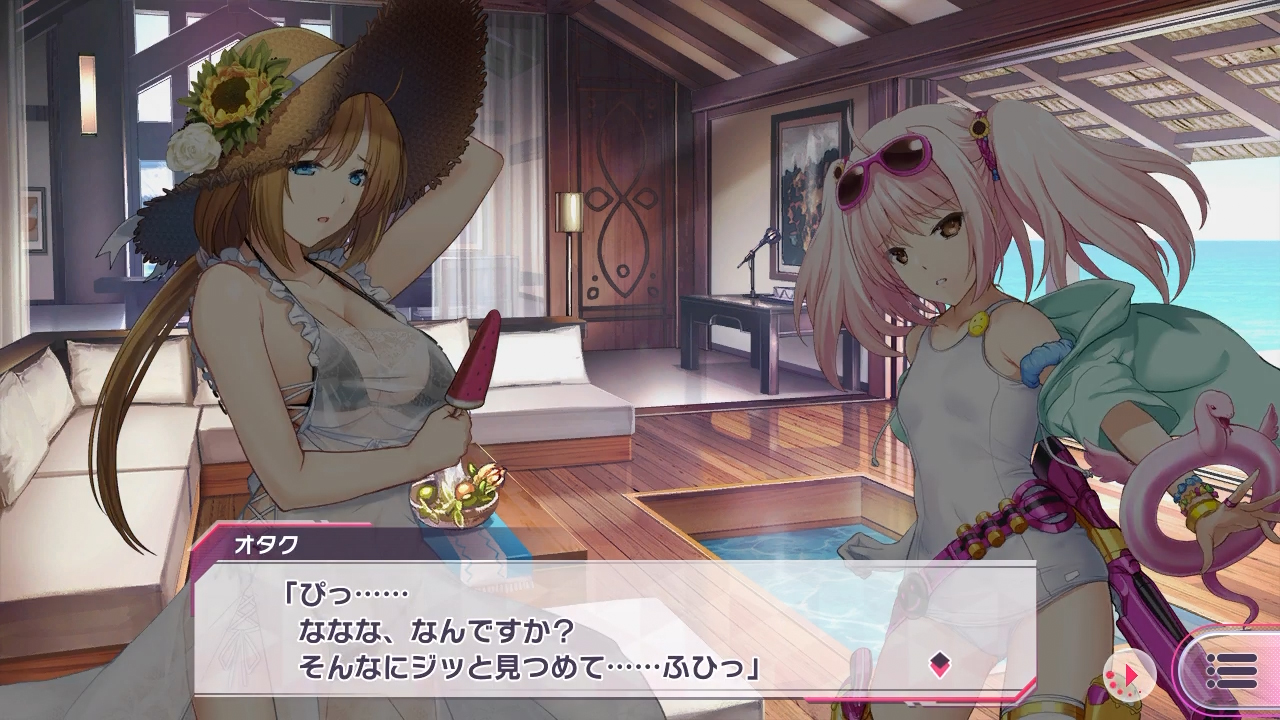Screen dimensions: 1280x720
Task: Click the pink diamond advance indicator
Action: [939, 663]
